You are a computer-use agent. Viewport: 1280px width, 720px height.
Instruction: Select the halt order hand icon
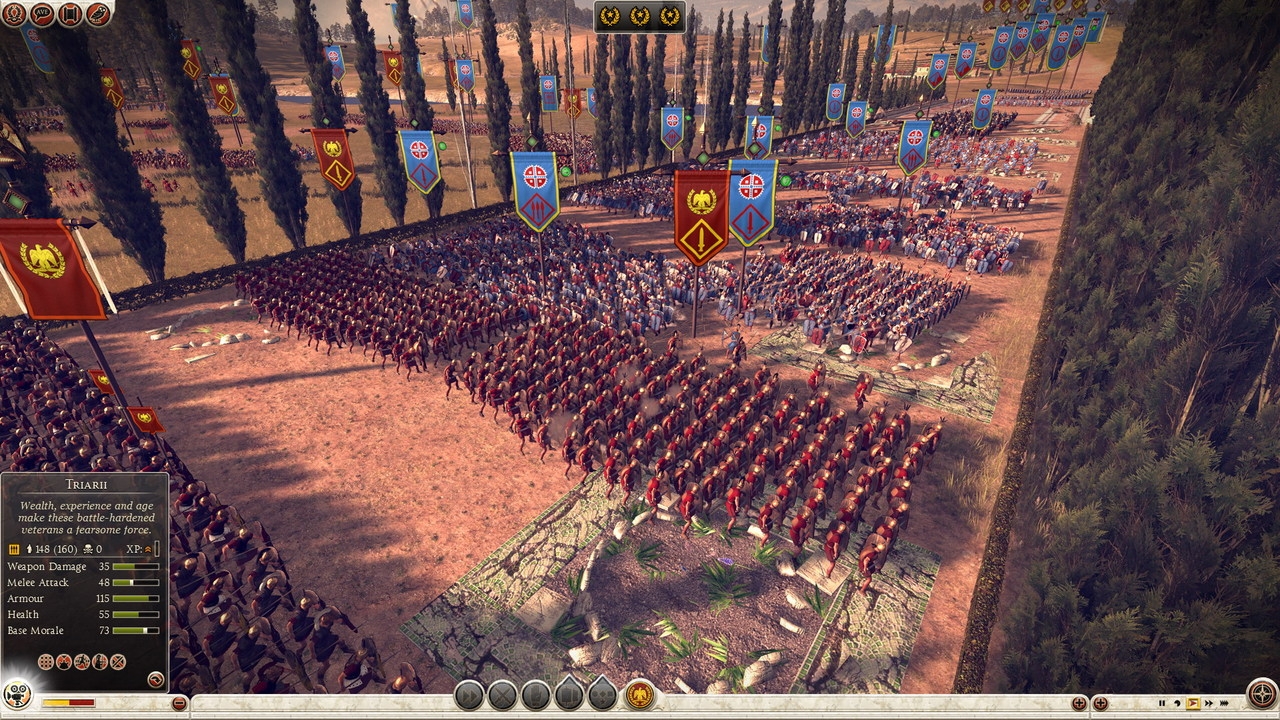pos(538,694)
